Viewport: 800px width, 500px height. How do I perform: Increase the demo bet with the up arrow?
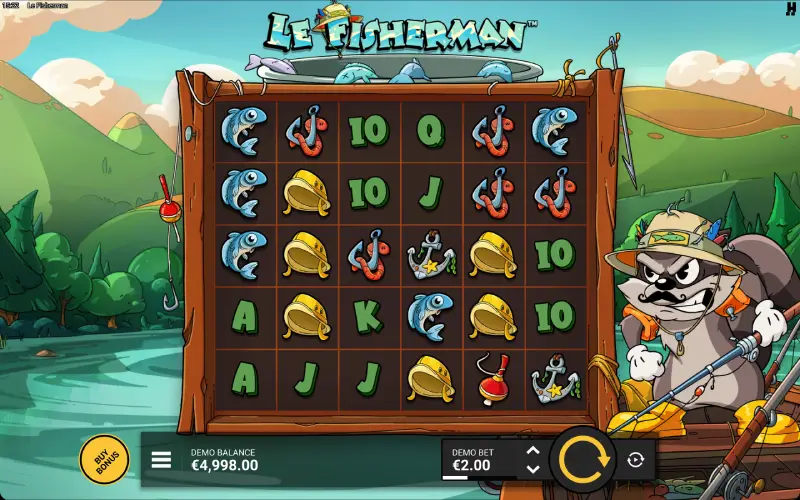point(533,451)
